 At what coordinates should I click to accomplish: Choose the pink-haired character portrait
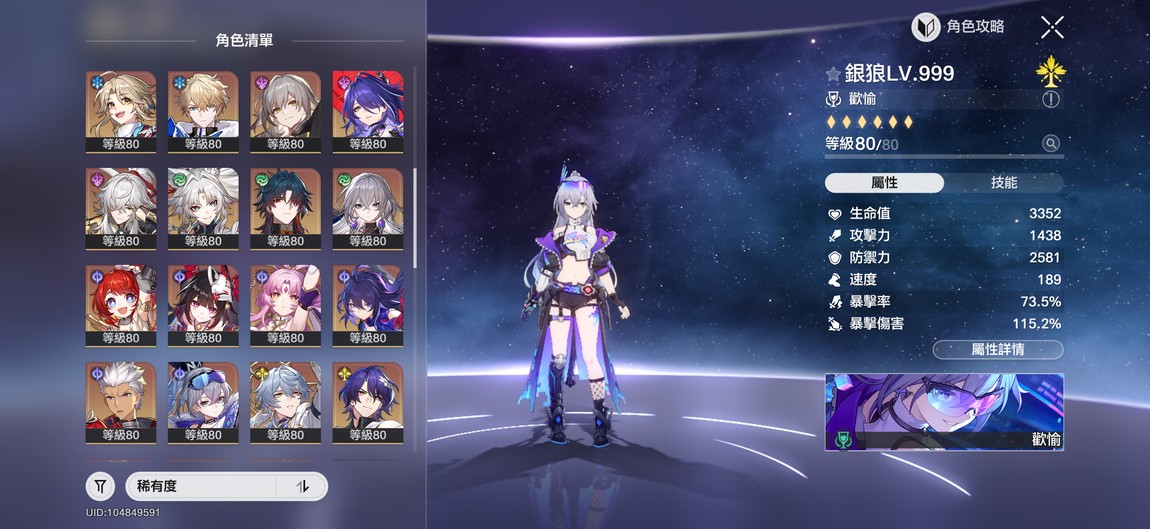(285, 299)
